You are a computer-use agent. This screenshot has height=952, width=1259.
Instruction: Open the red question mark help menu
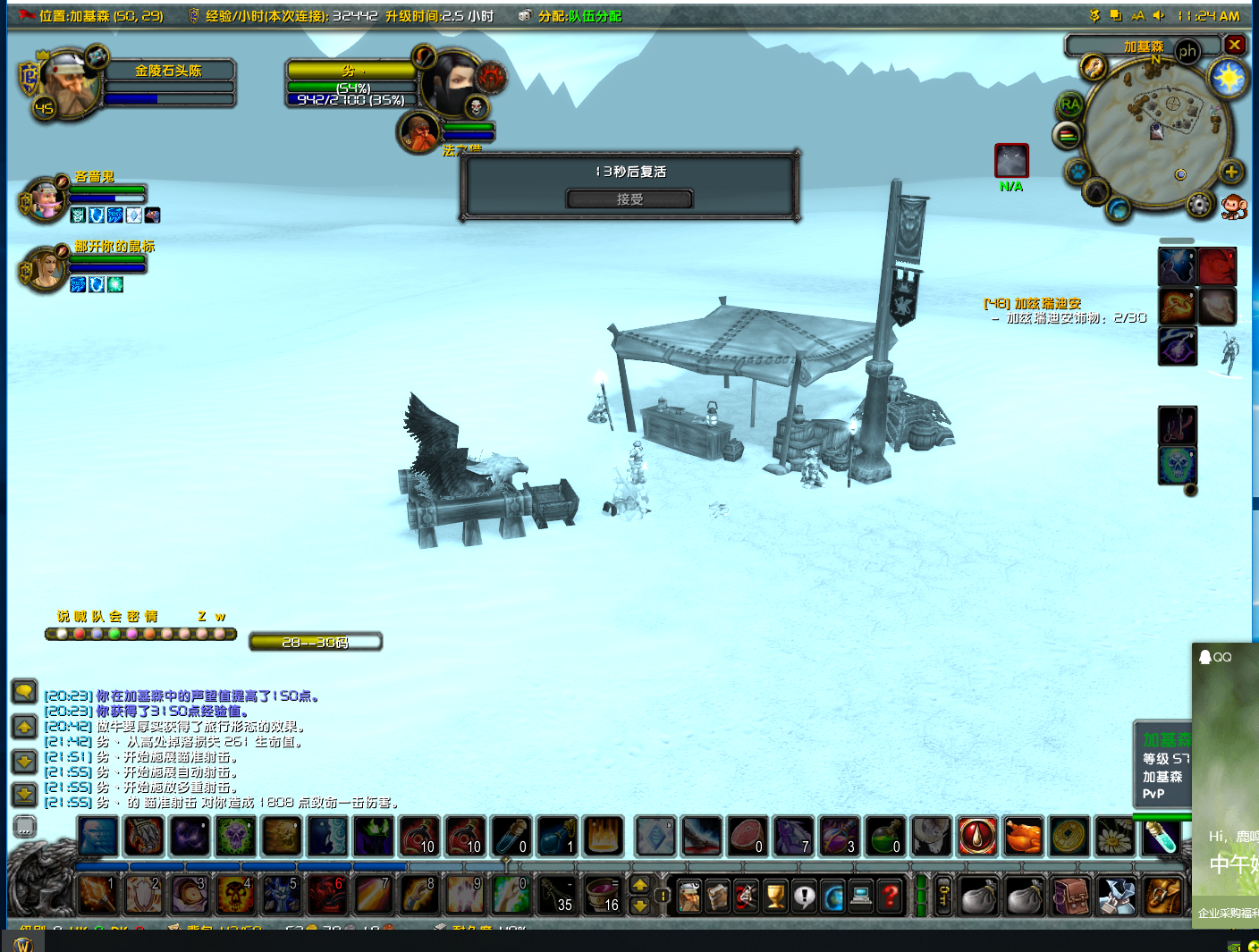click(890, 896)
